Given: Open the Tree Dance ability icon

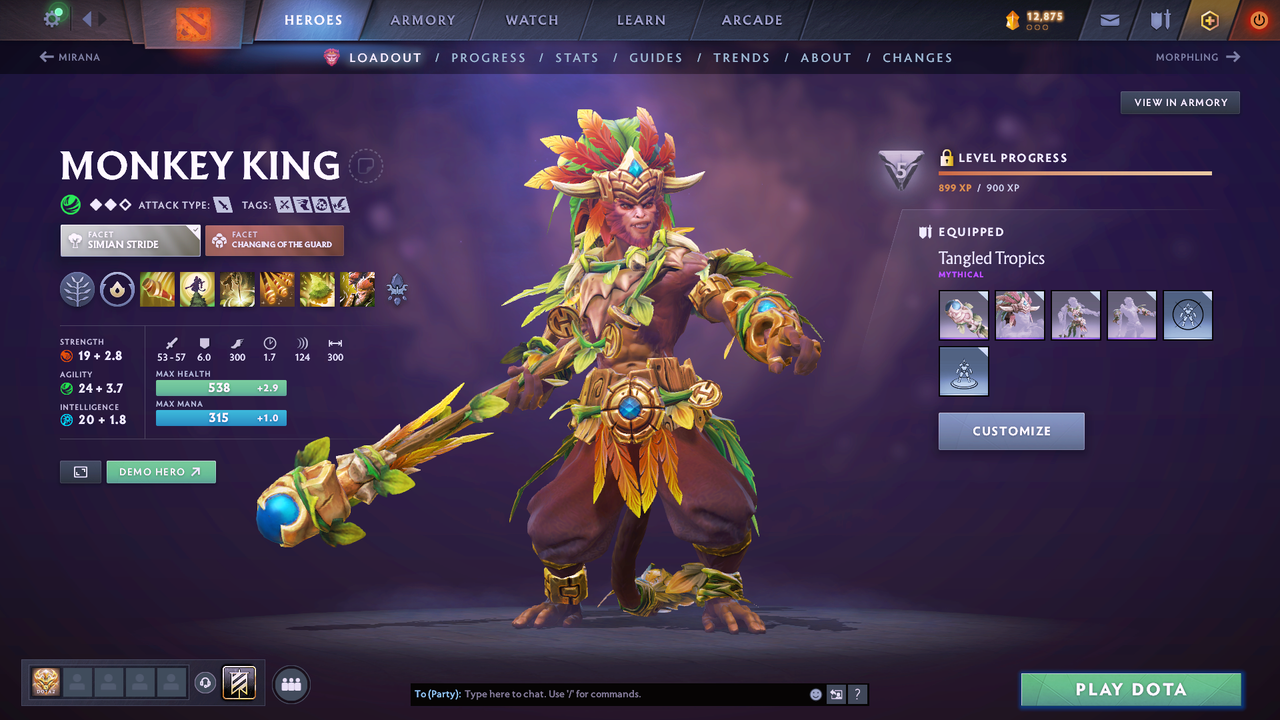Looking at the screenshot, I should 197,289.
